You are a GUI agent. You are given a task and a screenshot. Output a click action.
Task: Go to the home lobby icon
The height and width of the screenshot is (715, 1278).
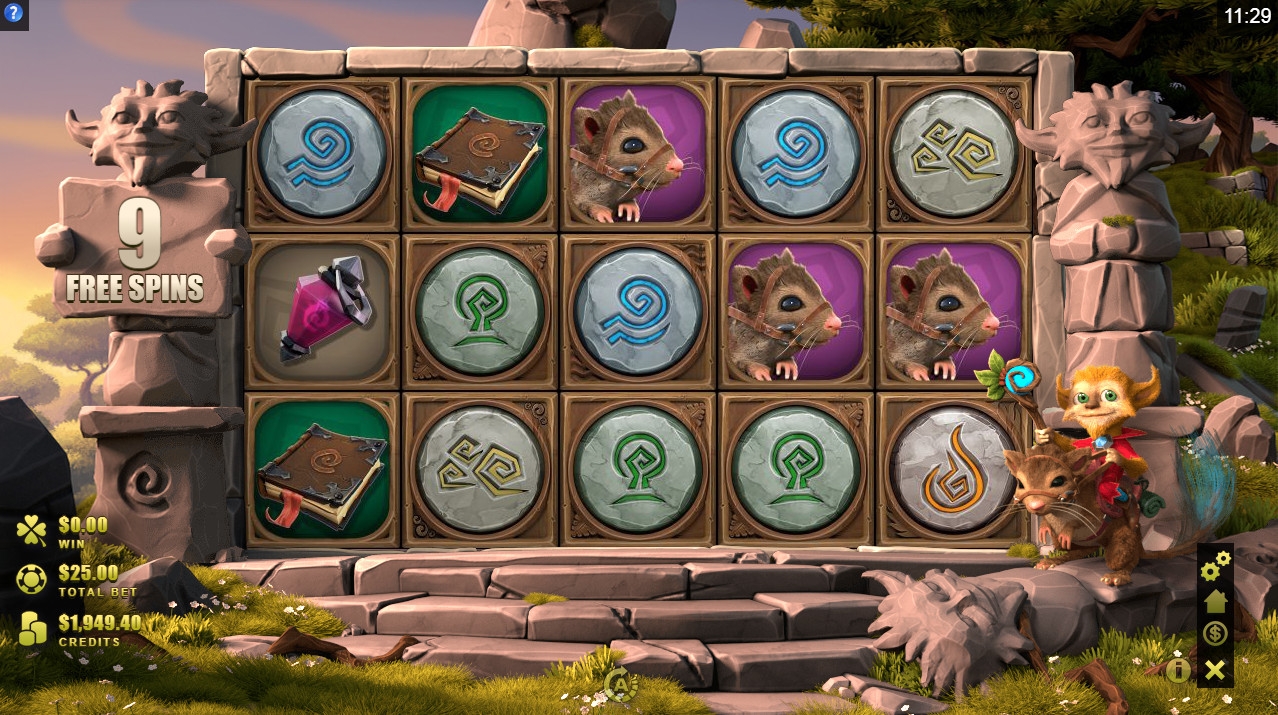point(1215,601)
